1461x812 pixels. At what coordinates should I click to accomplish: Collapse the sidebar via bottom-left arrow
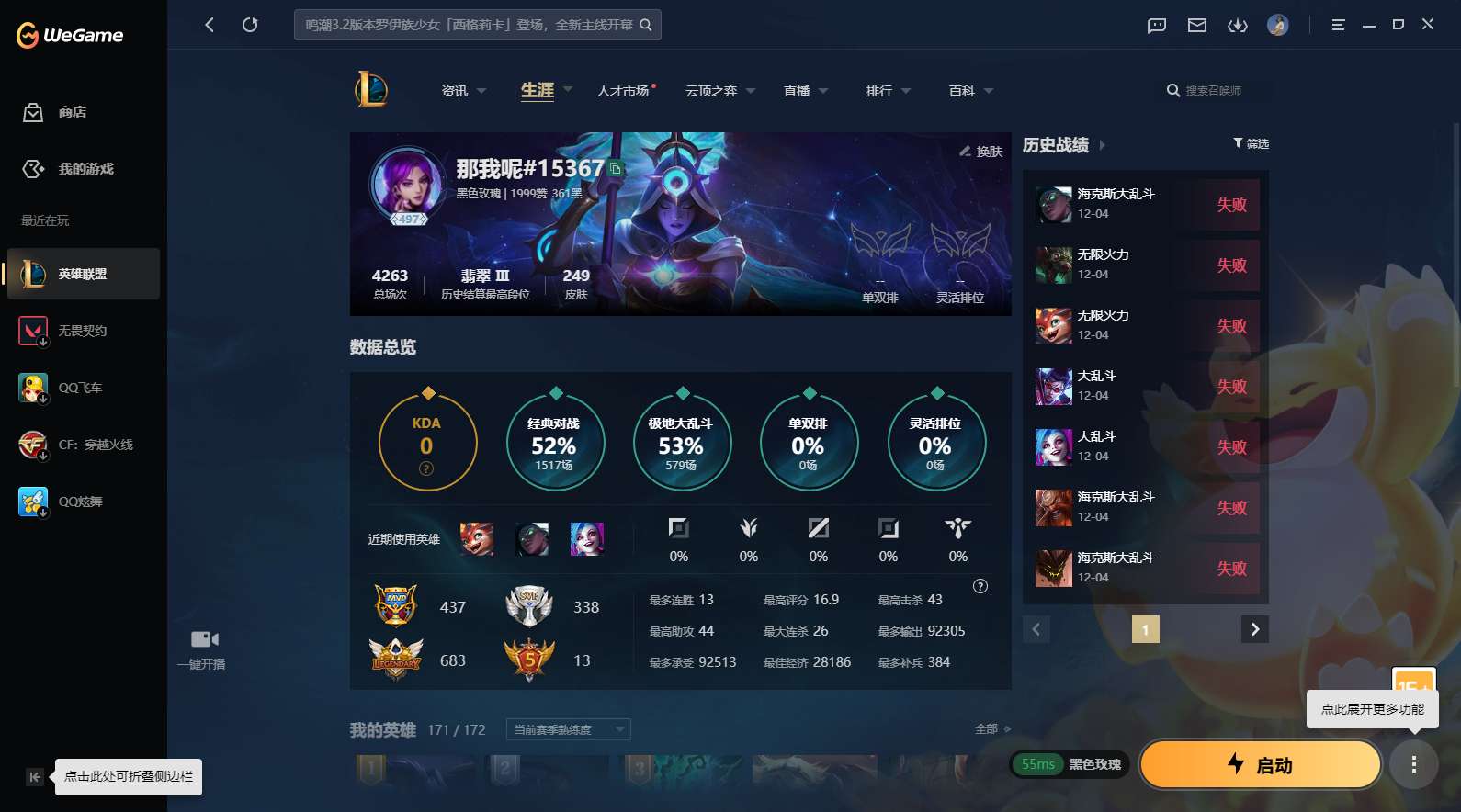34,776
